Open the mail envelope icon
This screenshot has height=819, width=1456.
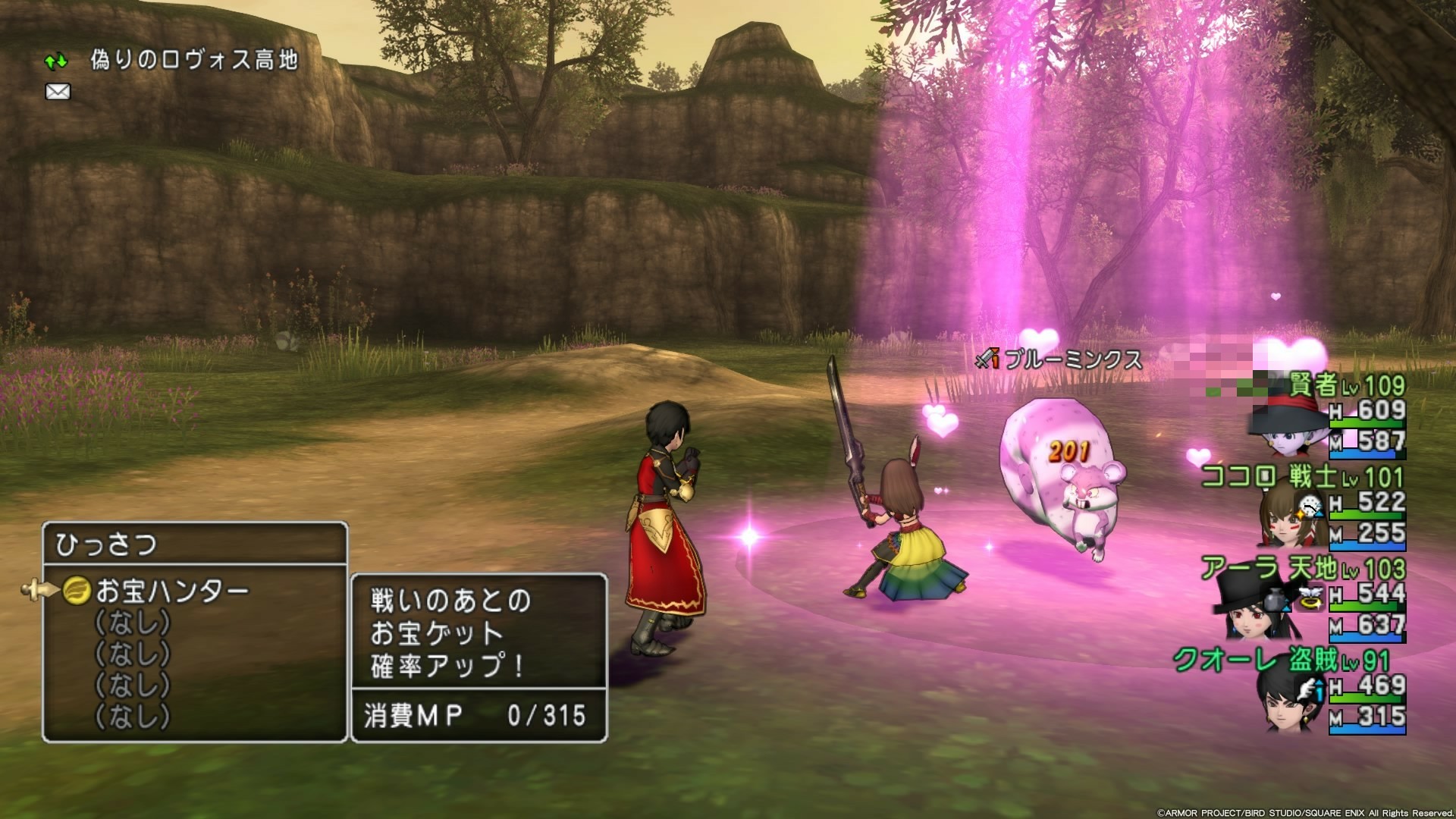[x=56, y=92]
